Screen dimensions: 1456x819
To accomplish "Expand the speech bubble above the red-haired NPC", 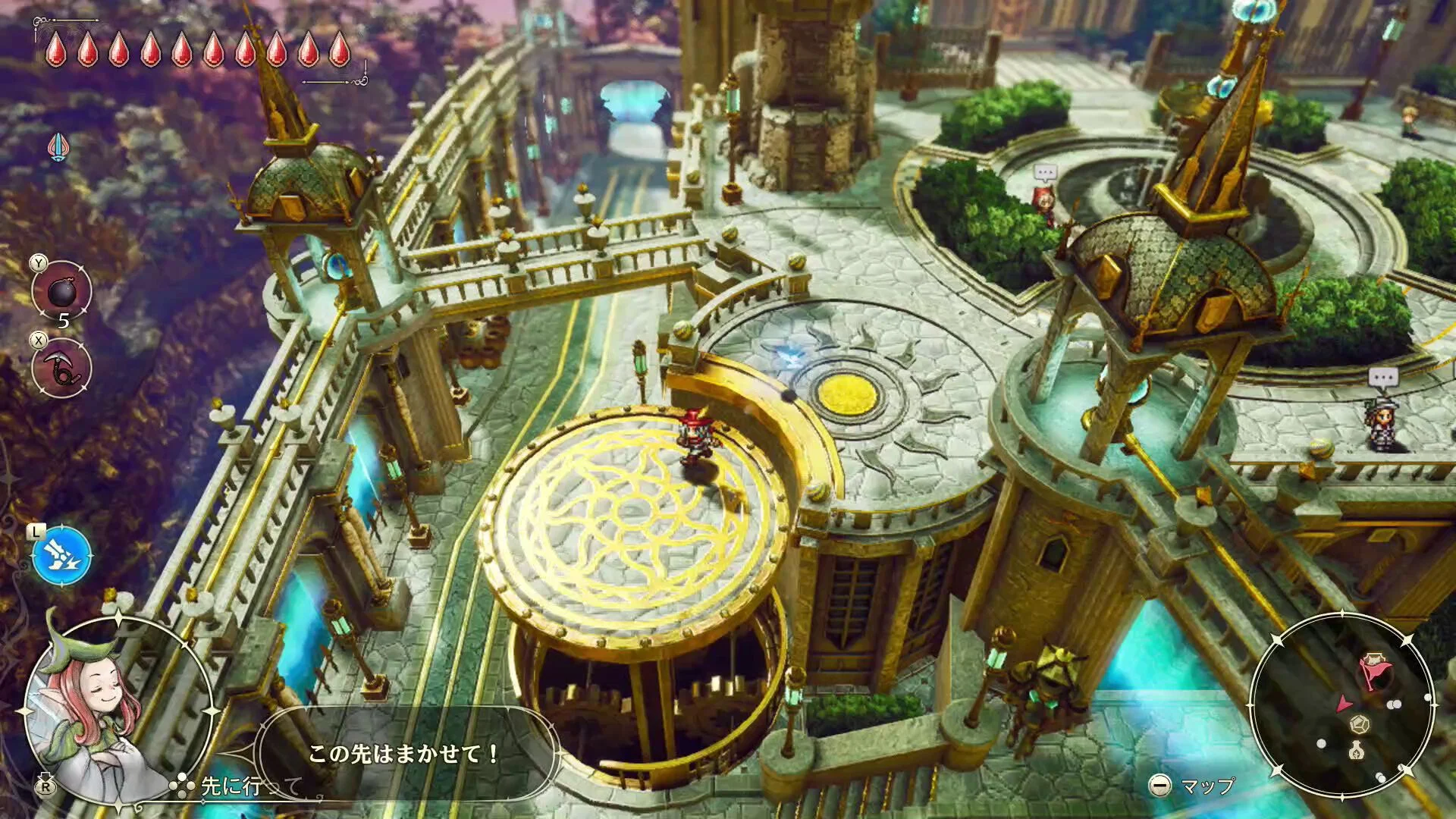I will click(1045, 172).
